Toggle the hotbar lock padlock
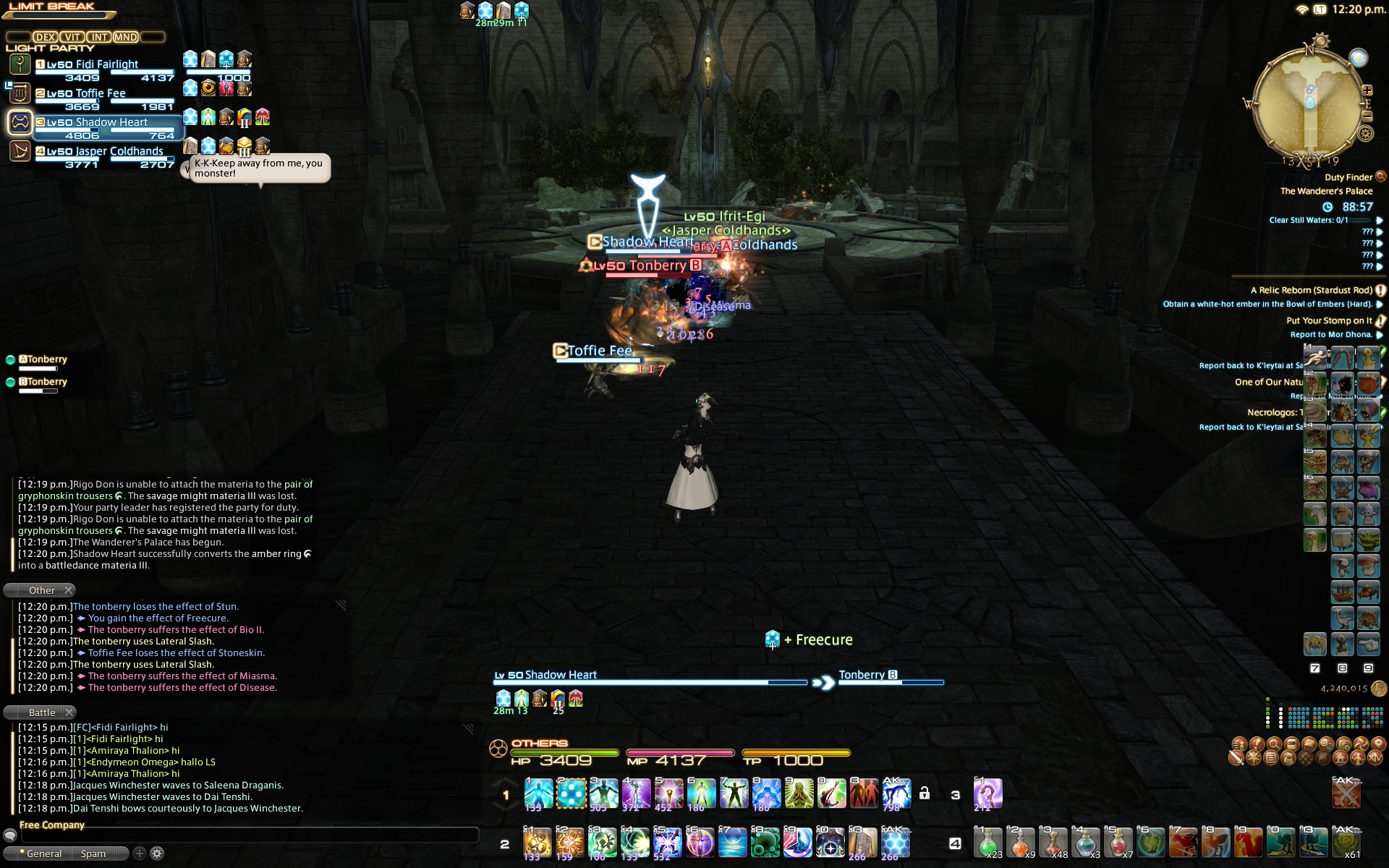Image resolution: width=1389 pixels, height=868 pixels. pyautogui.click(x=924, y=793)
